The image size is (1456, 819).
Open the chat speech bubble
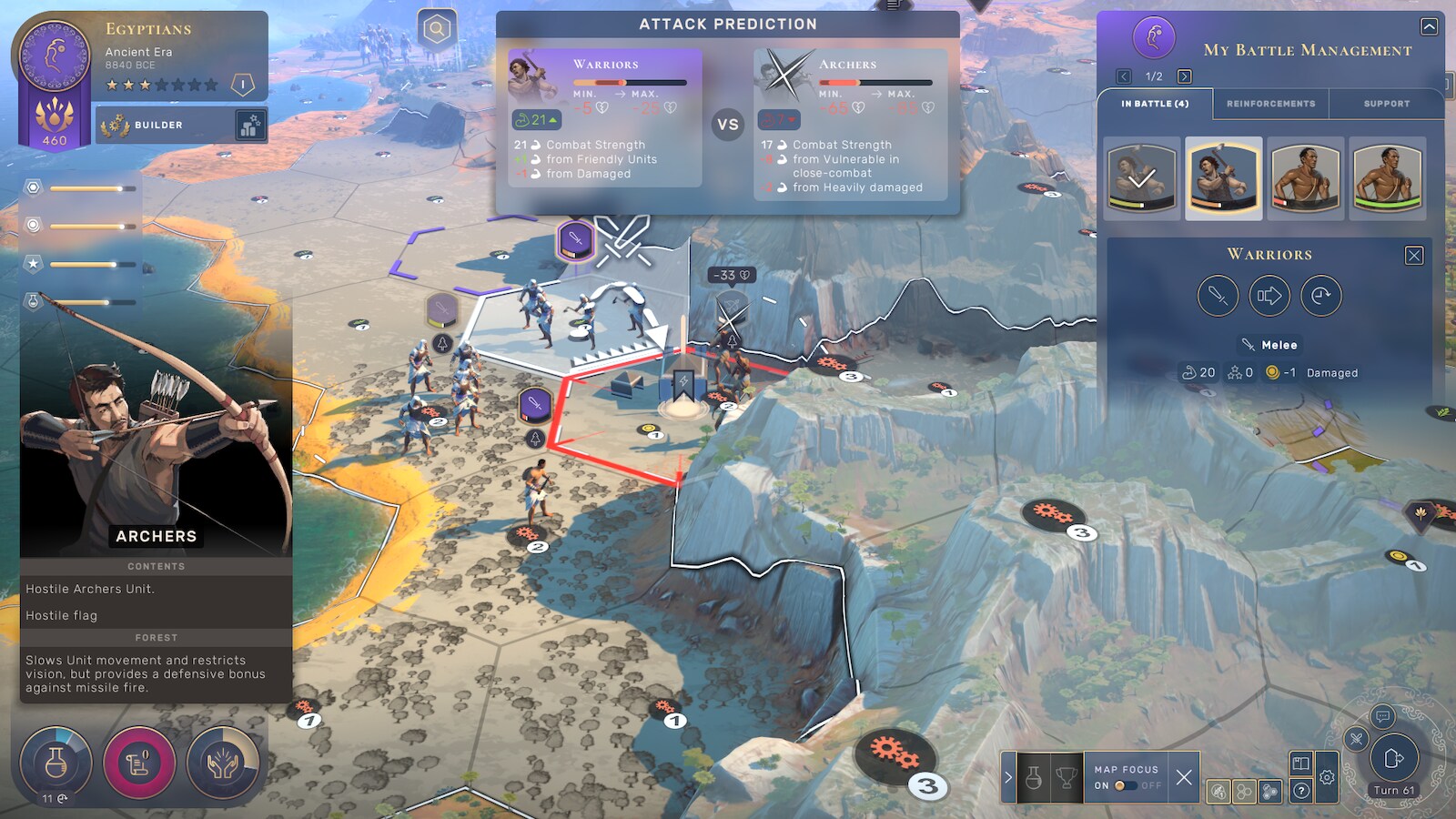pyautogui.click(x=1382, y=717)
